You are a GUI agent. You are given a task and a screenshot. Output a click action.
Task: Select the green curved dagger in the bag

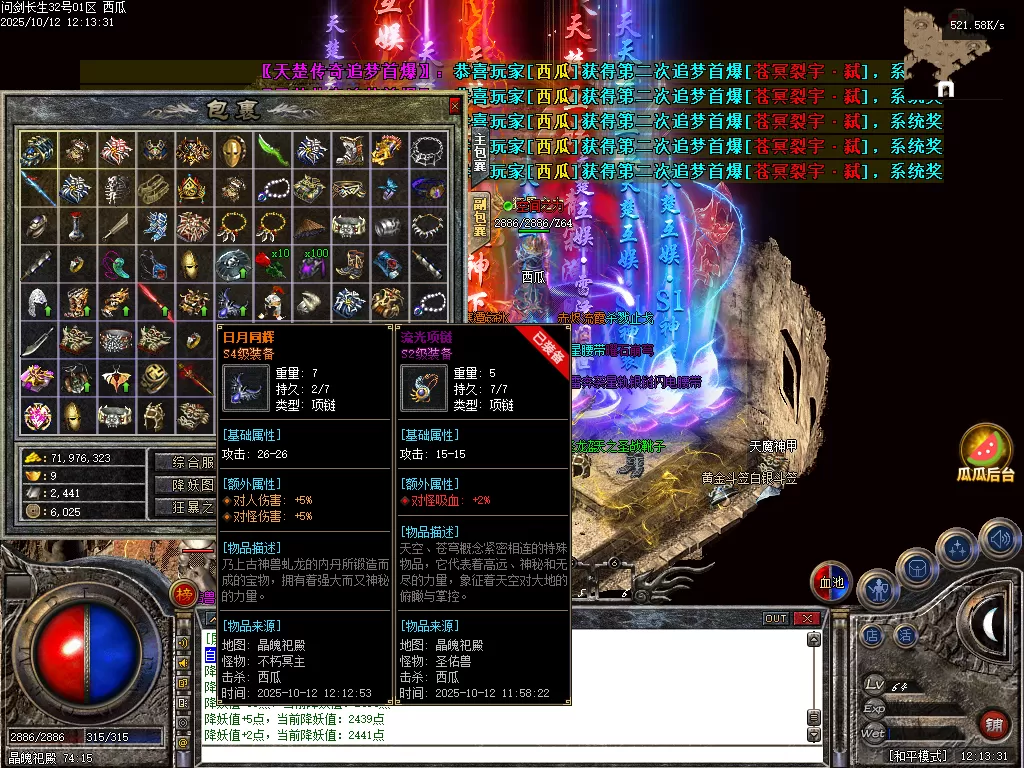[x=271, y=150]
